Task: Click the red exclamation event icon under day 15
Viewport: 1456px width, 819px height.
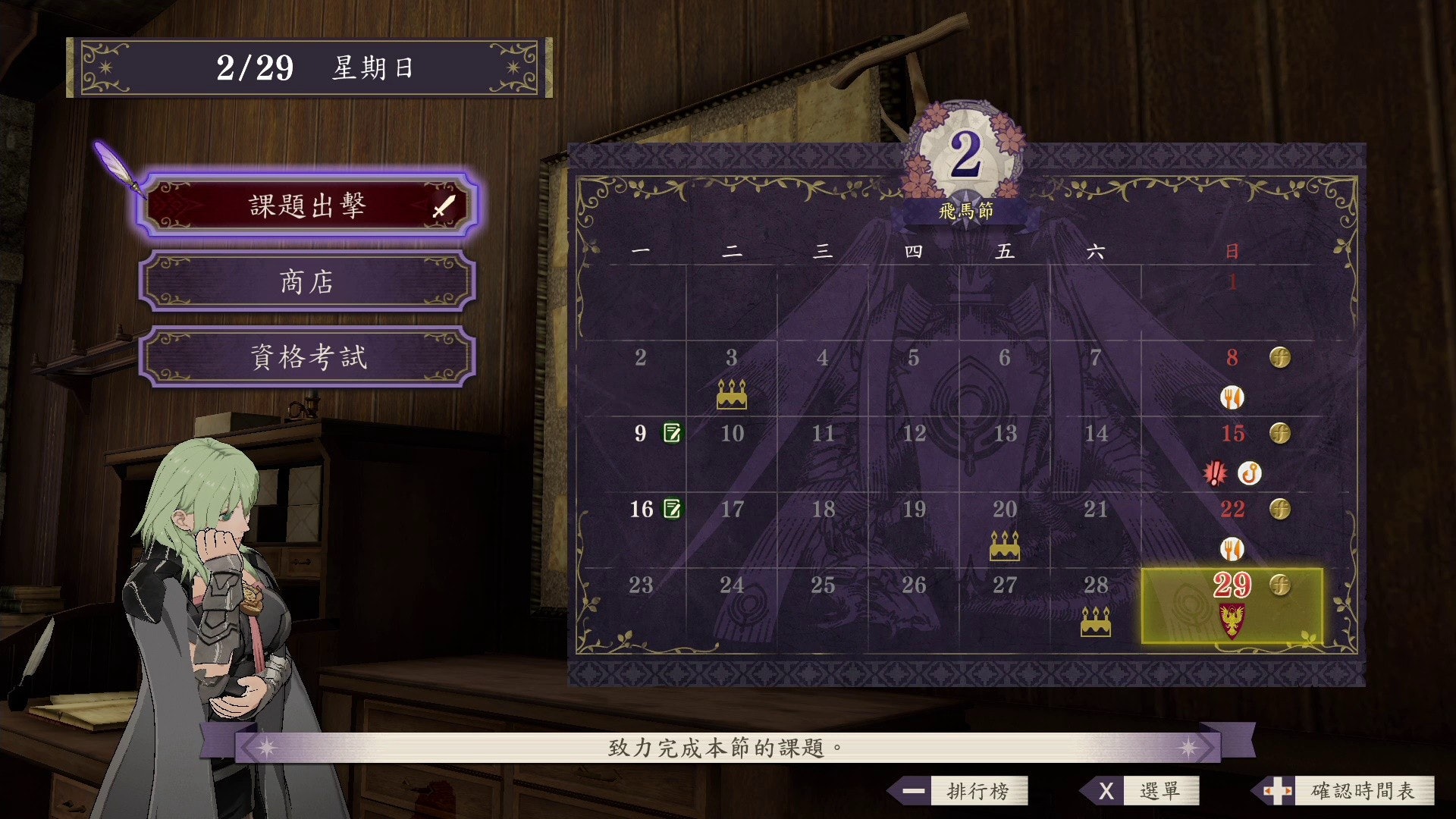Action: [x=1215, y=473]
